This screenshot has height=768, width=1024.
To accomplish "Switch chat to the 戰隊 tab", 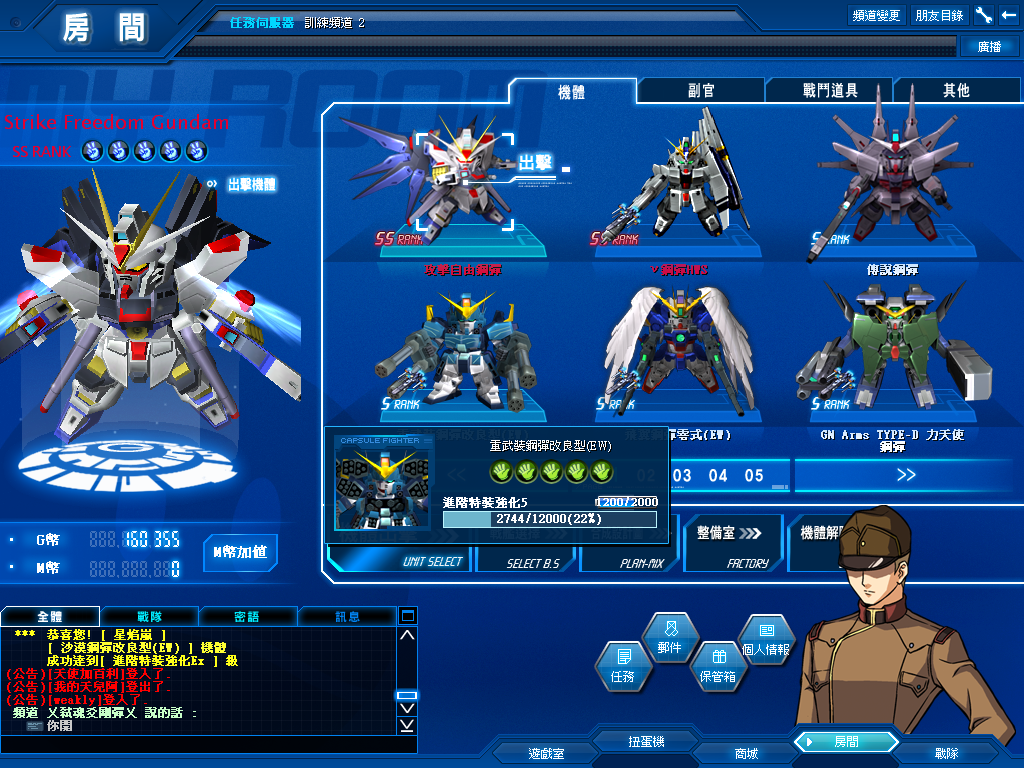I will (x=149, y=616).
